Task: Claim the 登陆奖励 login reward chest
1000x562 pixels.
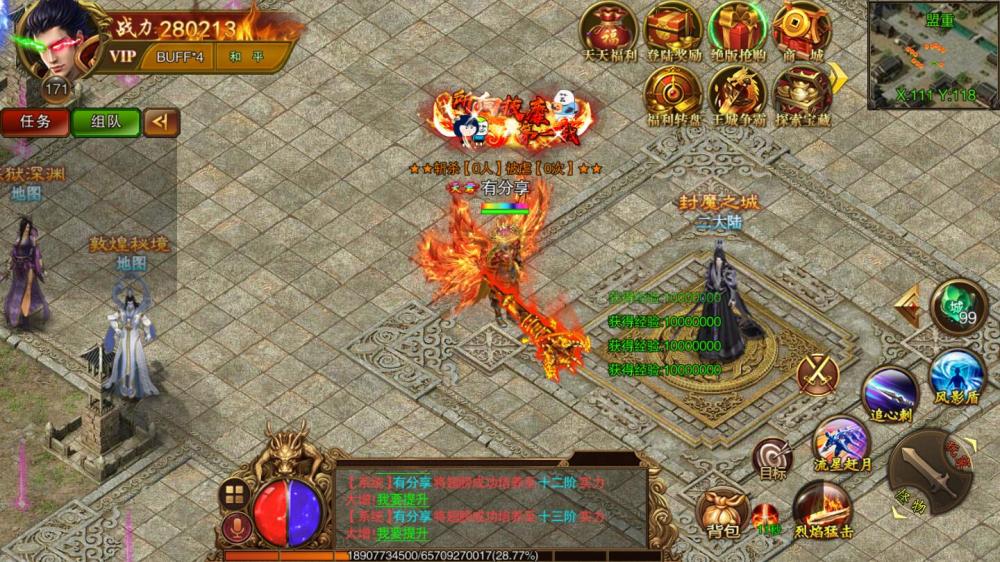Action: click(x=673, y=29)
